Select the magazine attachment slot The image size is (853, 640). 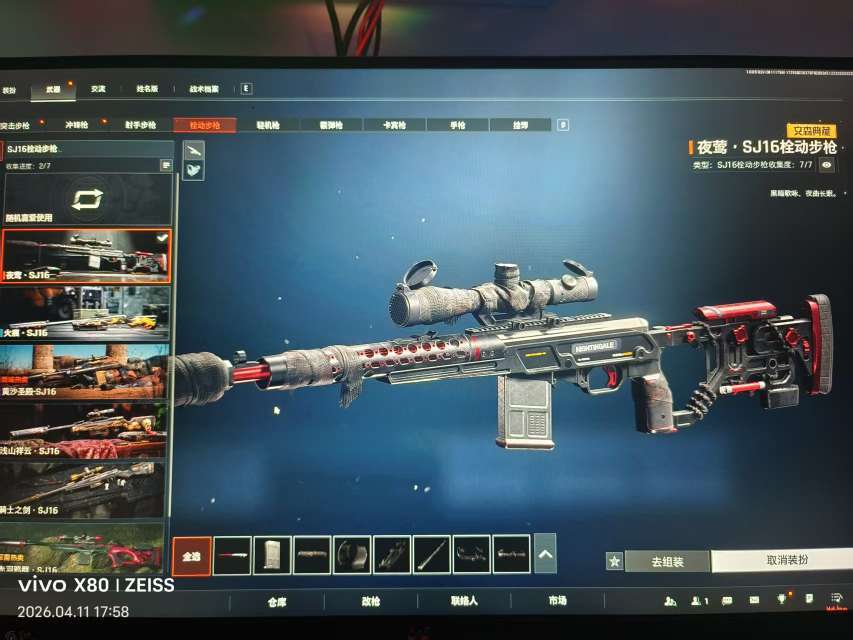pos(272,556)
